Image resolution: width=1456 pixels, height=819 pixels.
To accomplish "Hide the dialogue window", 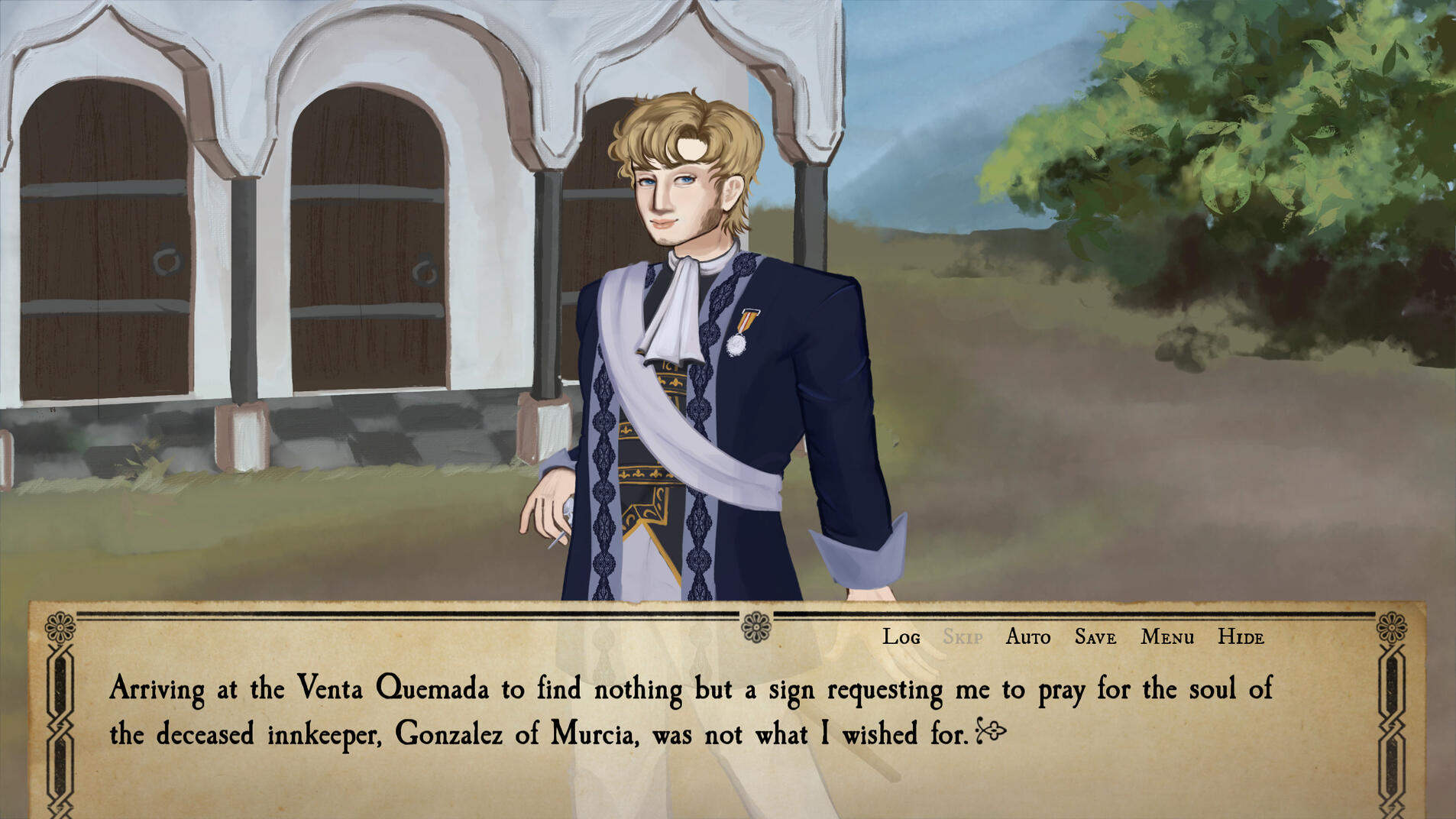I will pos(1241,636).
